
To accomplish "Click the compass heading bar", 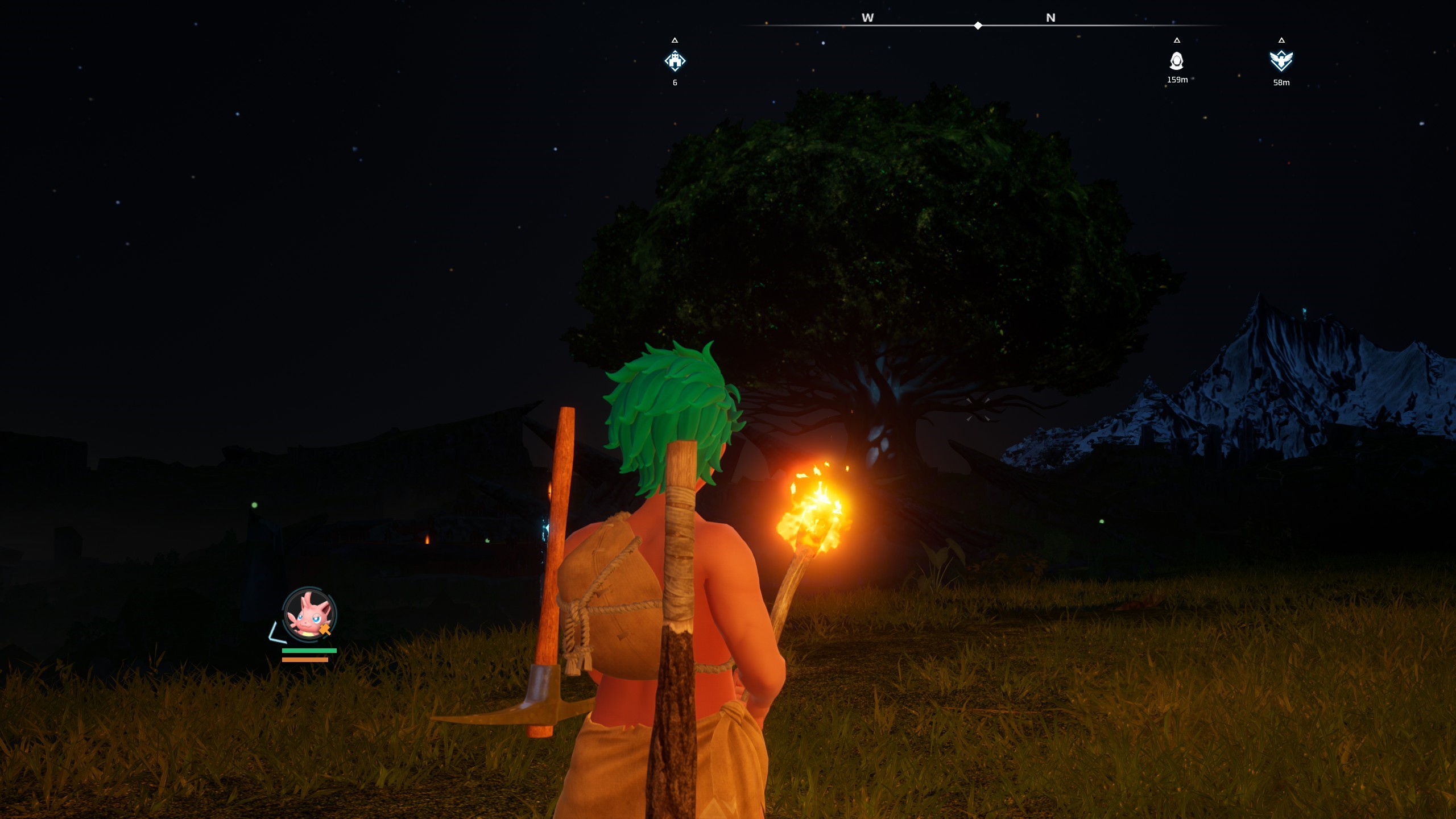I will [x=978, y=26].
